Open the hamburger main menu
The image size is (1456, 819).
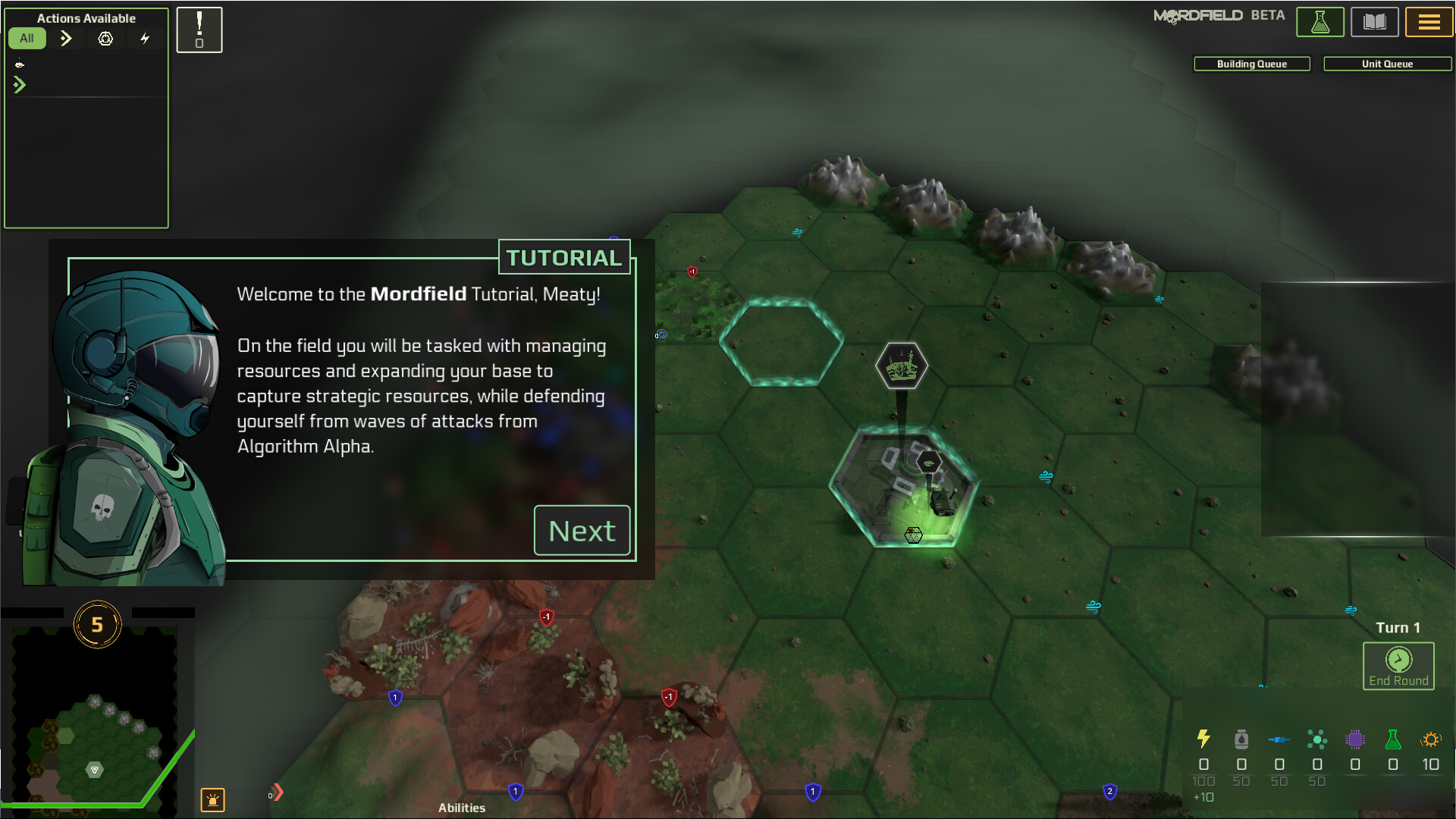(1429, 22)
